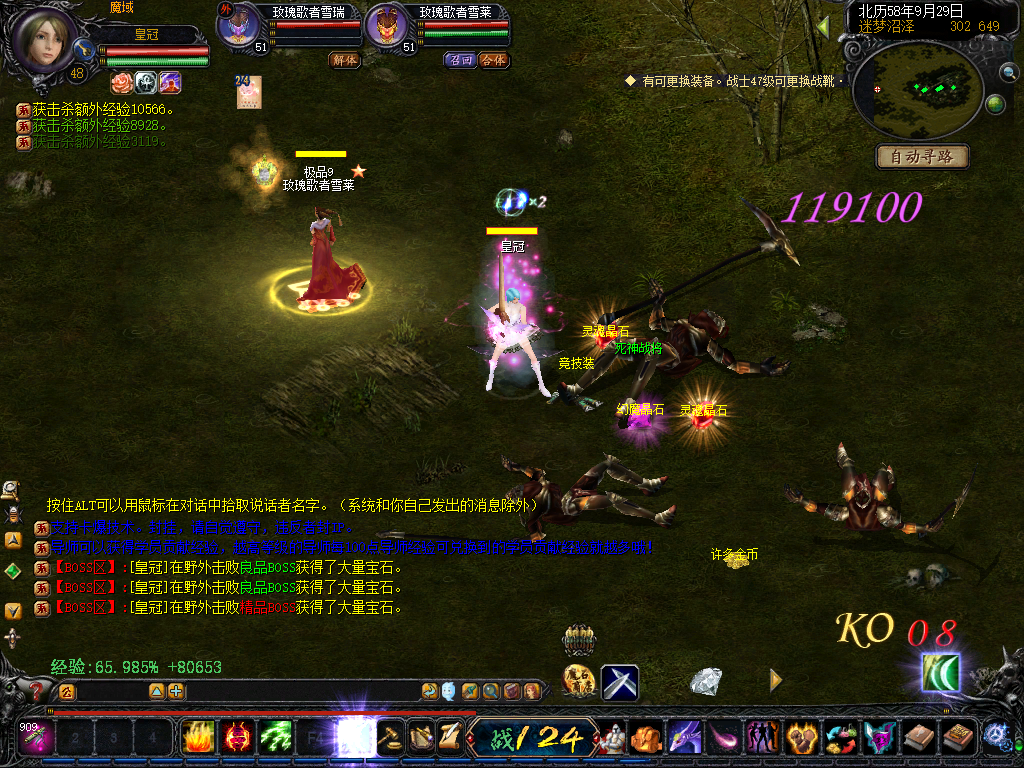Activate the green slash skill in the hotbar
Viewport: 1024px width, 768px height.
[275, 738]
